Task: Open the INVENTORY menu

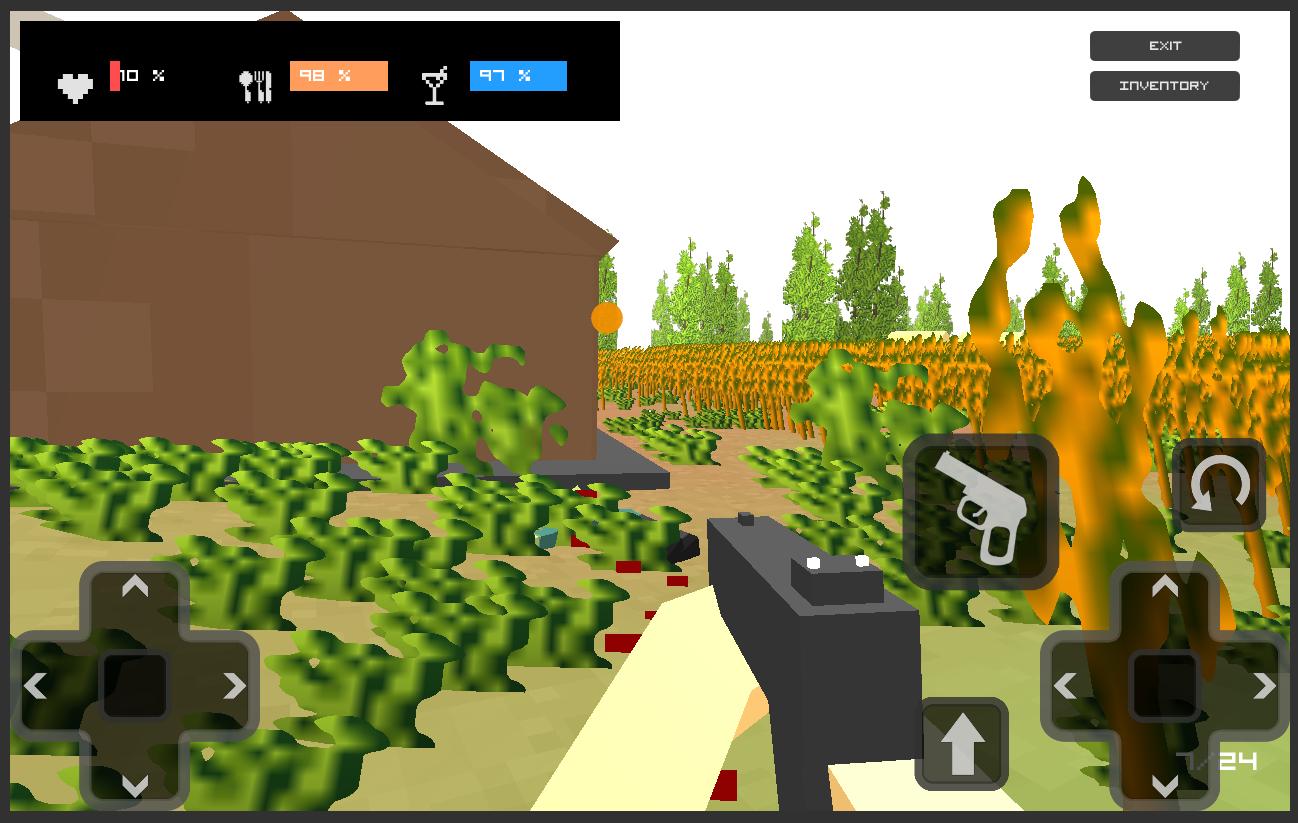Action: tap(1164, 85)
